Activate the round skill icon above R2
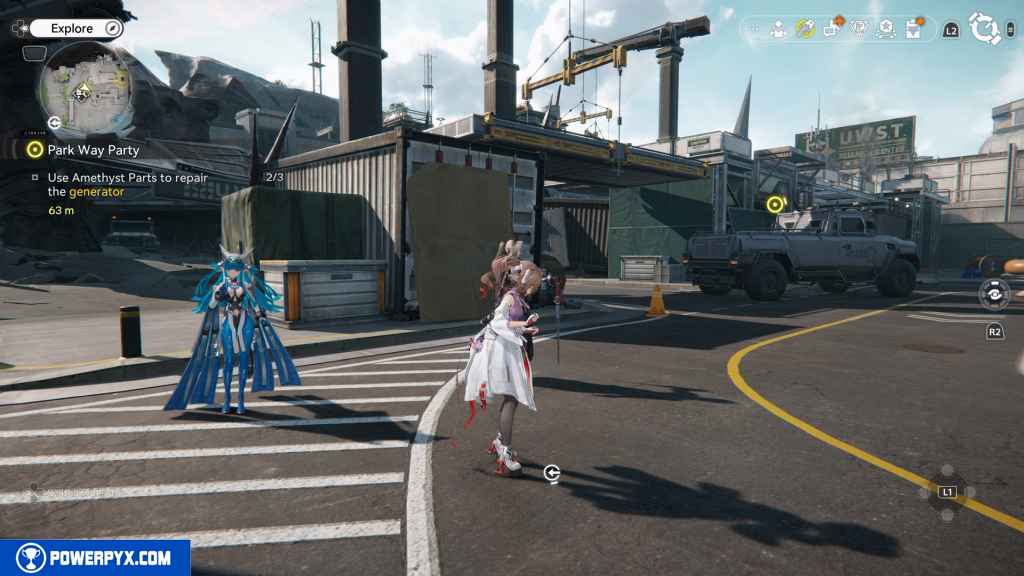 (994, 295)
